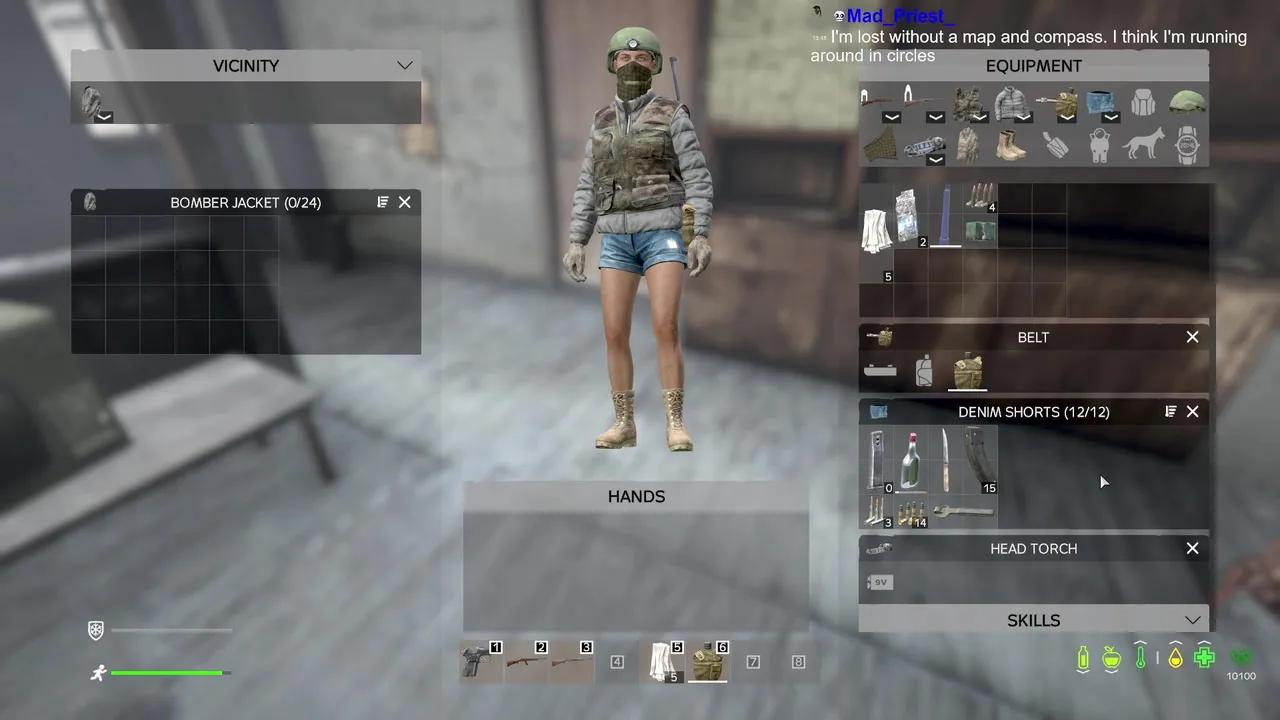Viewport: 1280px width, 720px height.
Task: Click the hydration bottle status icon
Action: tap(1083, 658)
